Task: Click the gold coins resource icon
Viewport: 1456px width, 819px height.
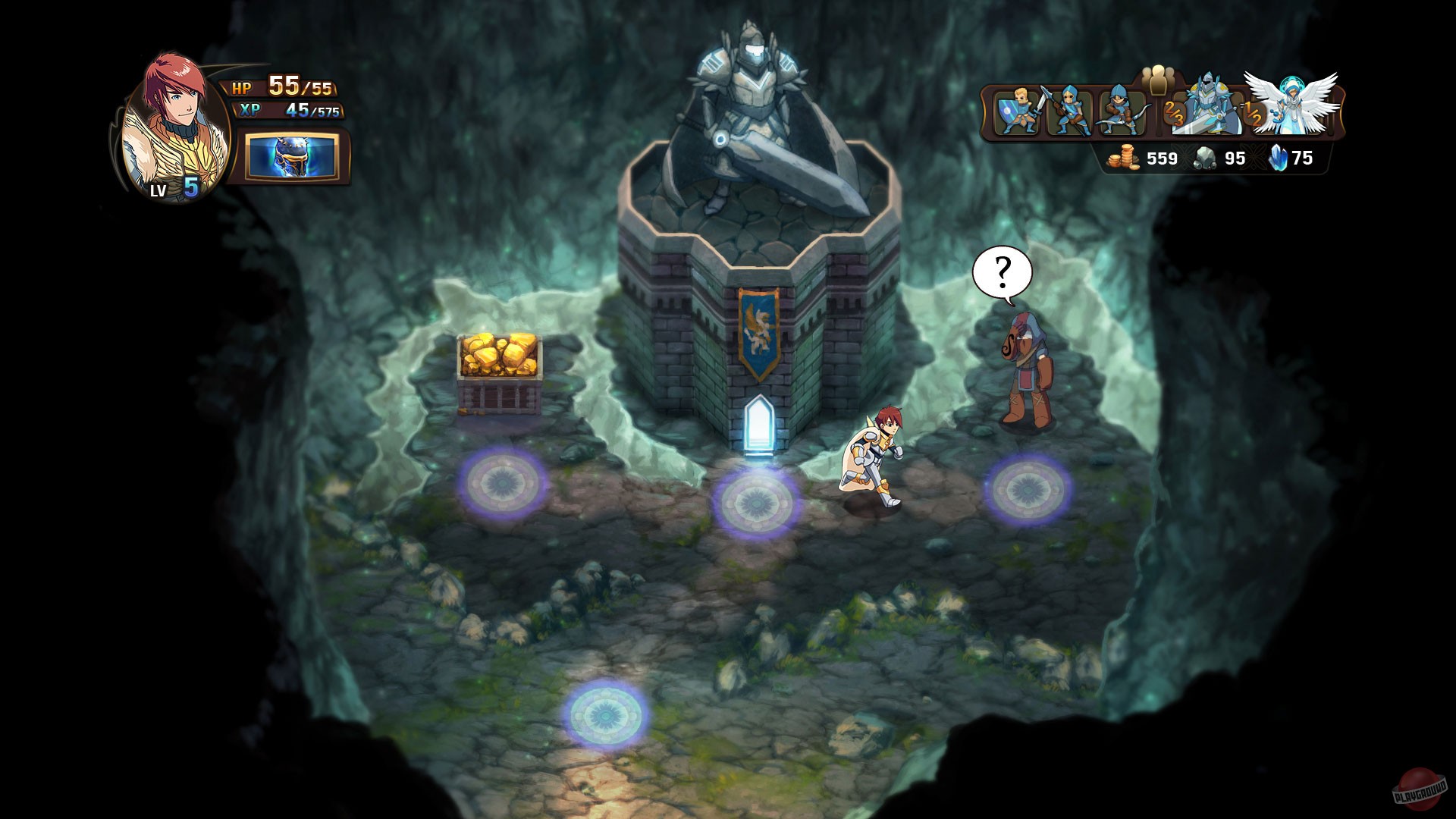Action: coord(1125,158)
